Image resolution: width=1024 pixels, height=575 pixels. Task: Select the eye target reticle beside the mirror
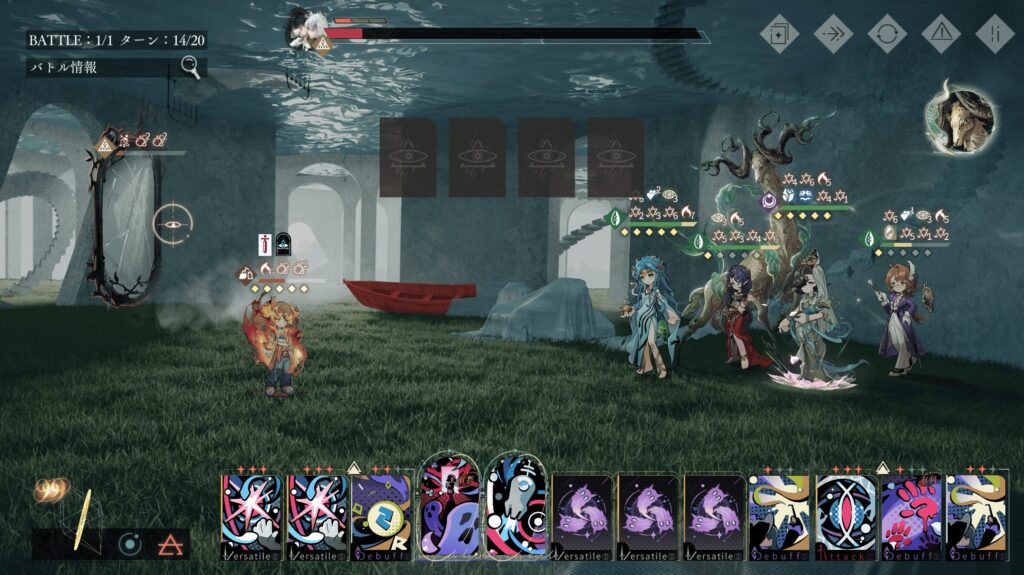click(171, 225)
